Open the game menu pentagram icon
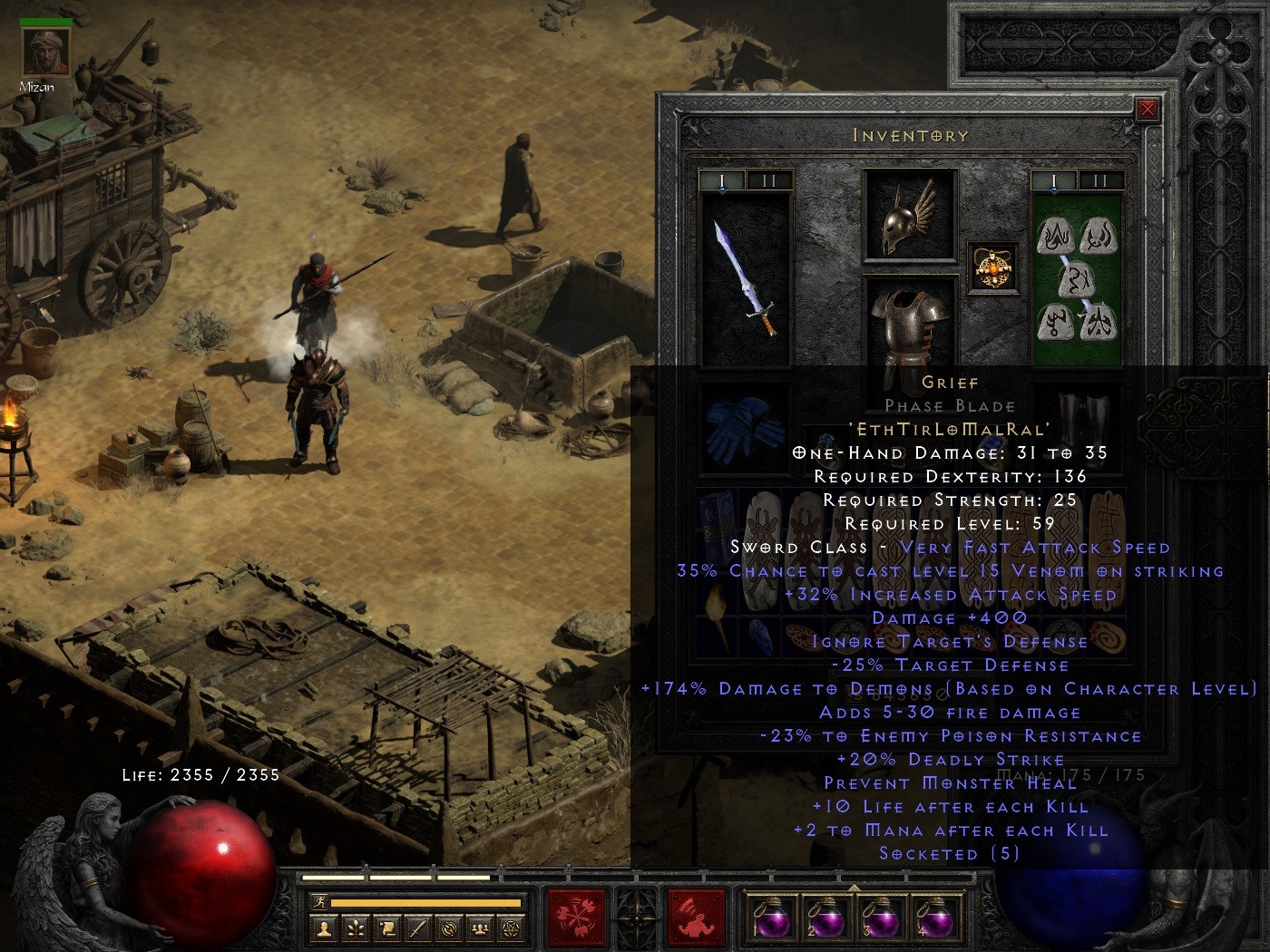Viewport: 1270px width, 952px height. pos(510,928)
